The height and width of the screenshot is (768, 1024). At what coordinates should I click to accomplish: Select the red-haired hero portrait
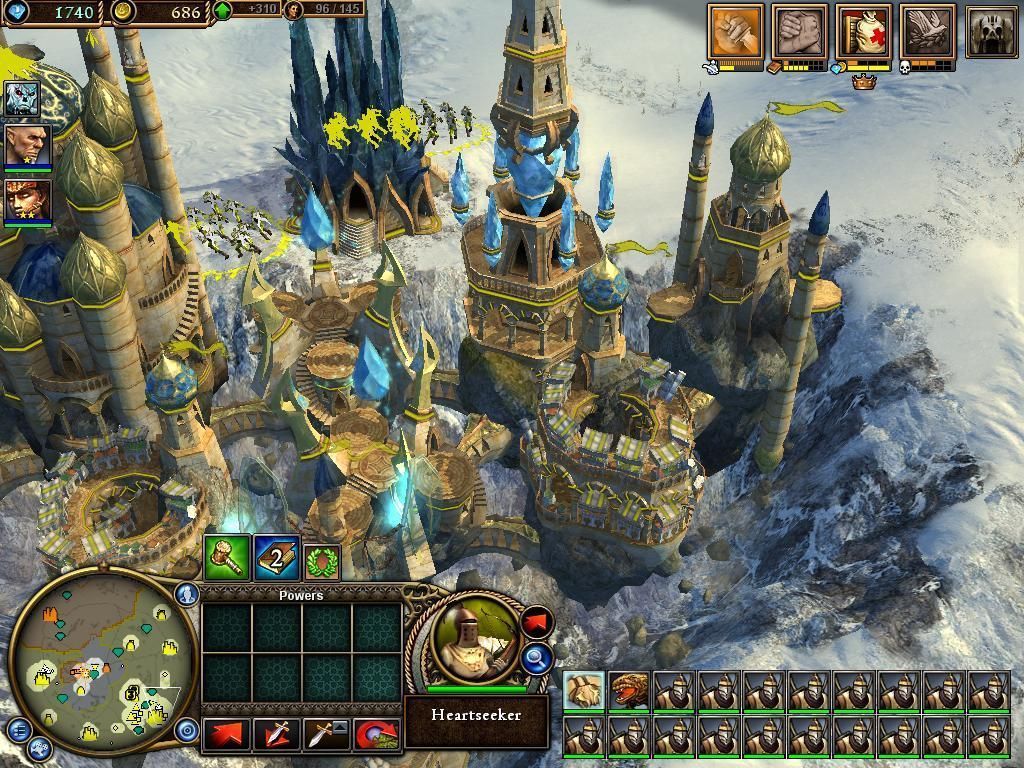pos(22,199)
